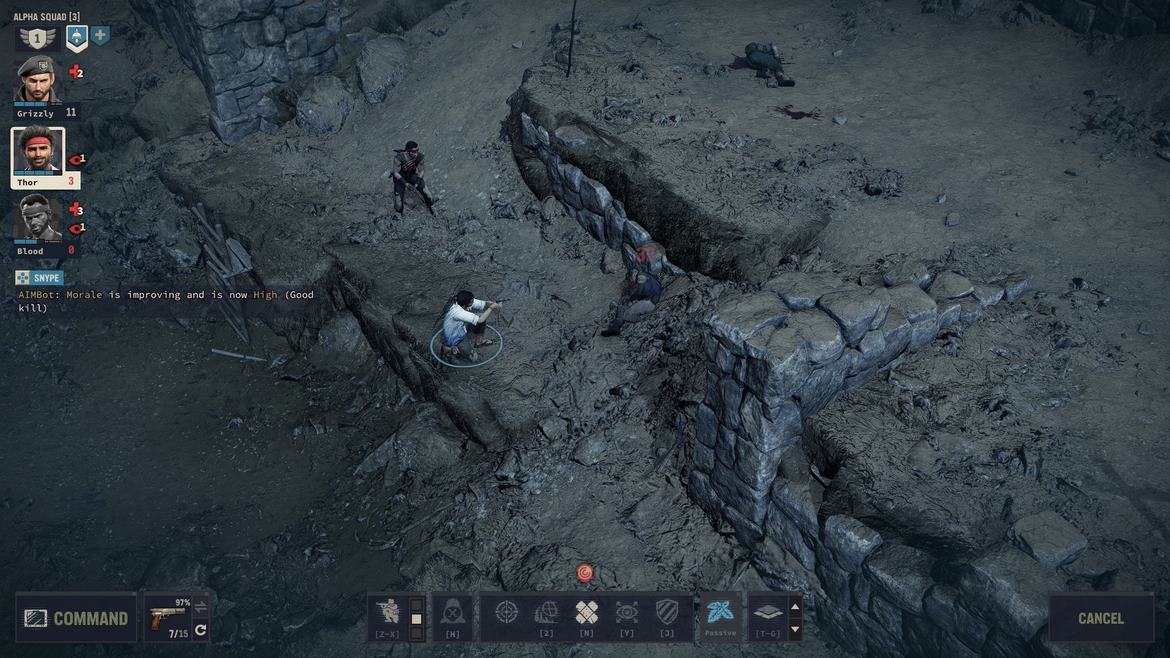Viewport: 1170px width, 658px height.
Task: Change stance with the soldier icon
Action: [x=386, y=613]
